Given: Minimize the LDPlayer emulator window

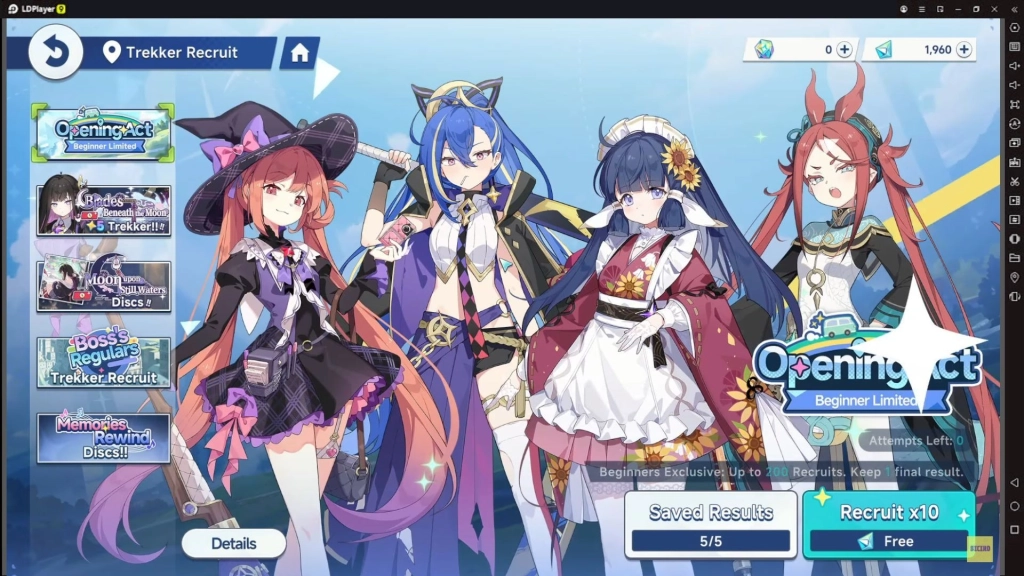Looking at the screenshot, I should (957, 8).
